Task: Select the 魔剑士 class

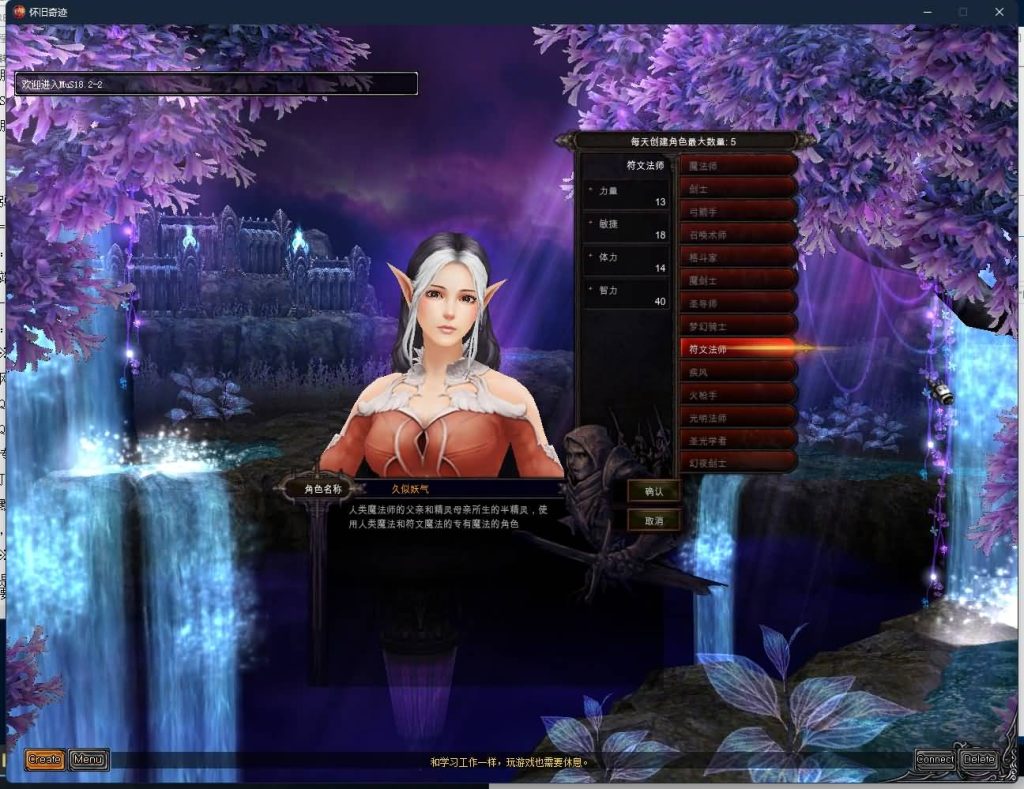Action: 738,280
